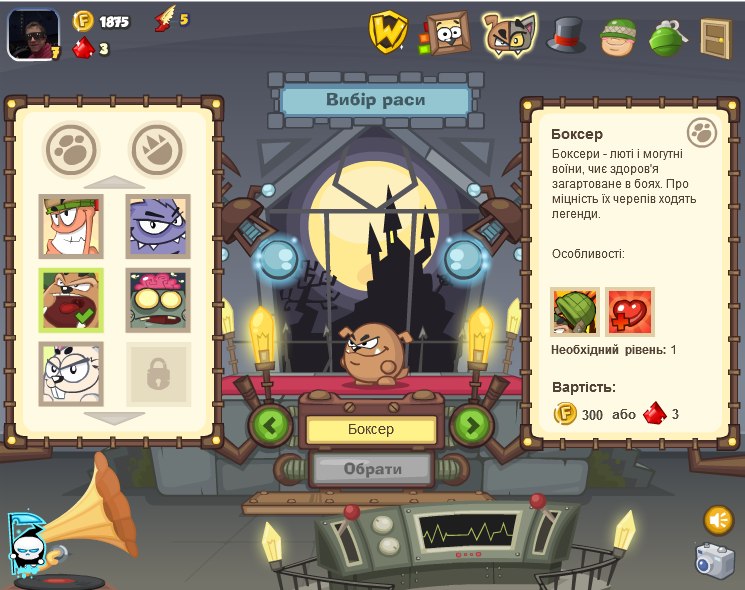This screenshot has width=745, height=590.
Task: Select the clawed paw filter tab
Action: (157, 149)
